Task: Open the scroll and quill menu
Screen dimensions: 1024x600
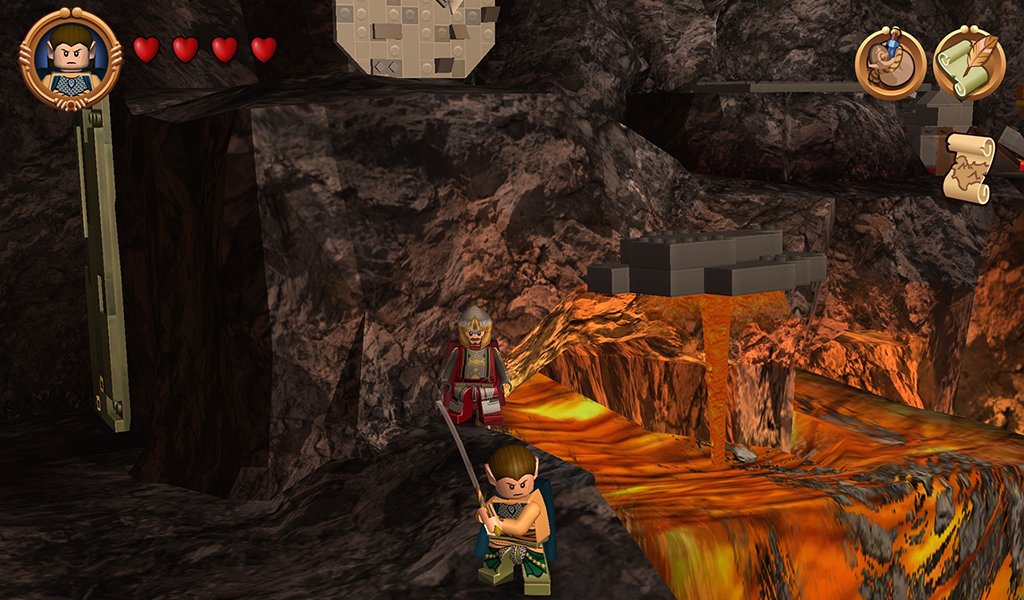Action: tap(969, 63)
